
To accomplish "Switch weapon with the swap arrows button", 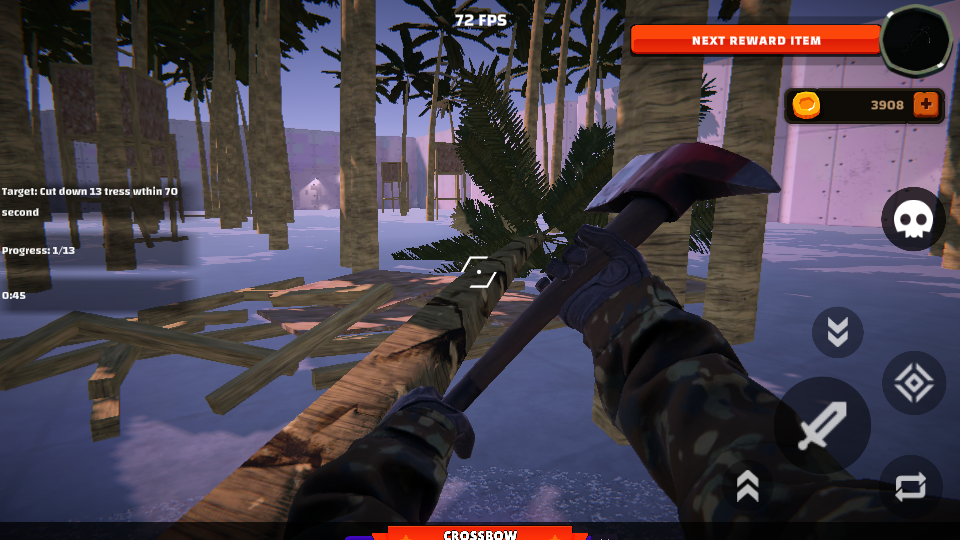I will click(911, 487).
